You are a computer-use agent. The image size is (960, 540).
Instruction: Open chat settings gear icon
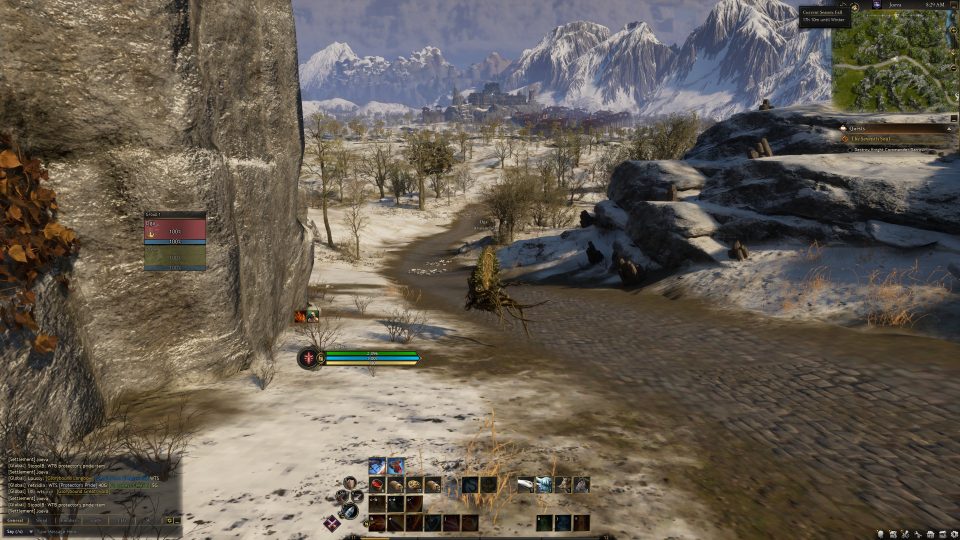coord(170,520)
